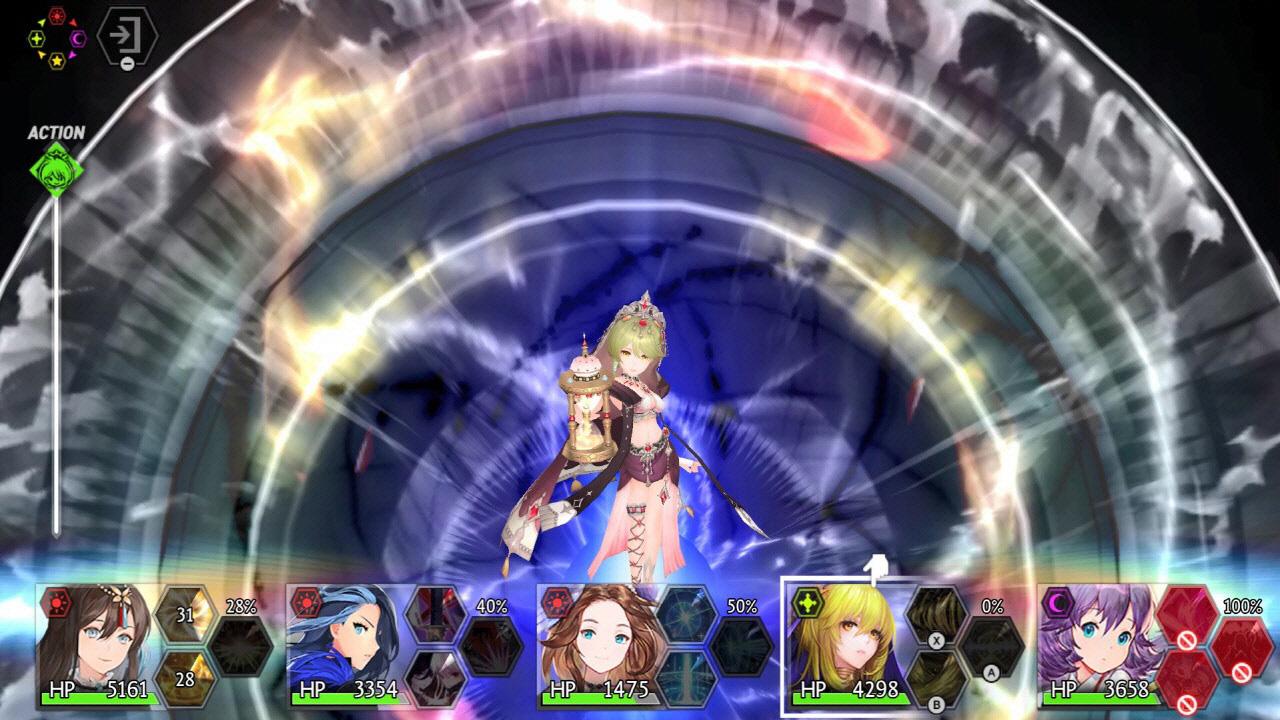
Task: Select the red sun element in the element wheel
Action: 56,14
